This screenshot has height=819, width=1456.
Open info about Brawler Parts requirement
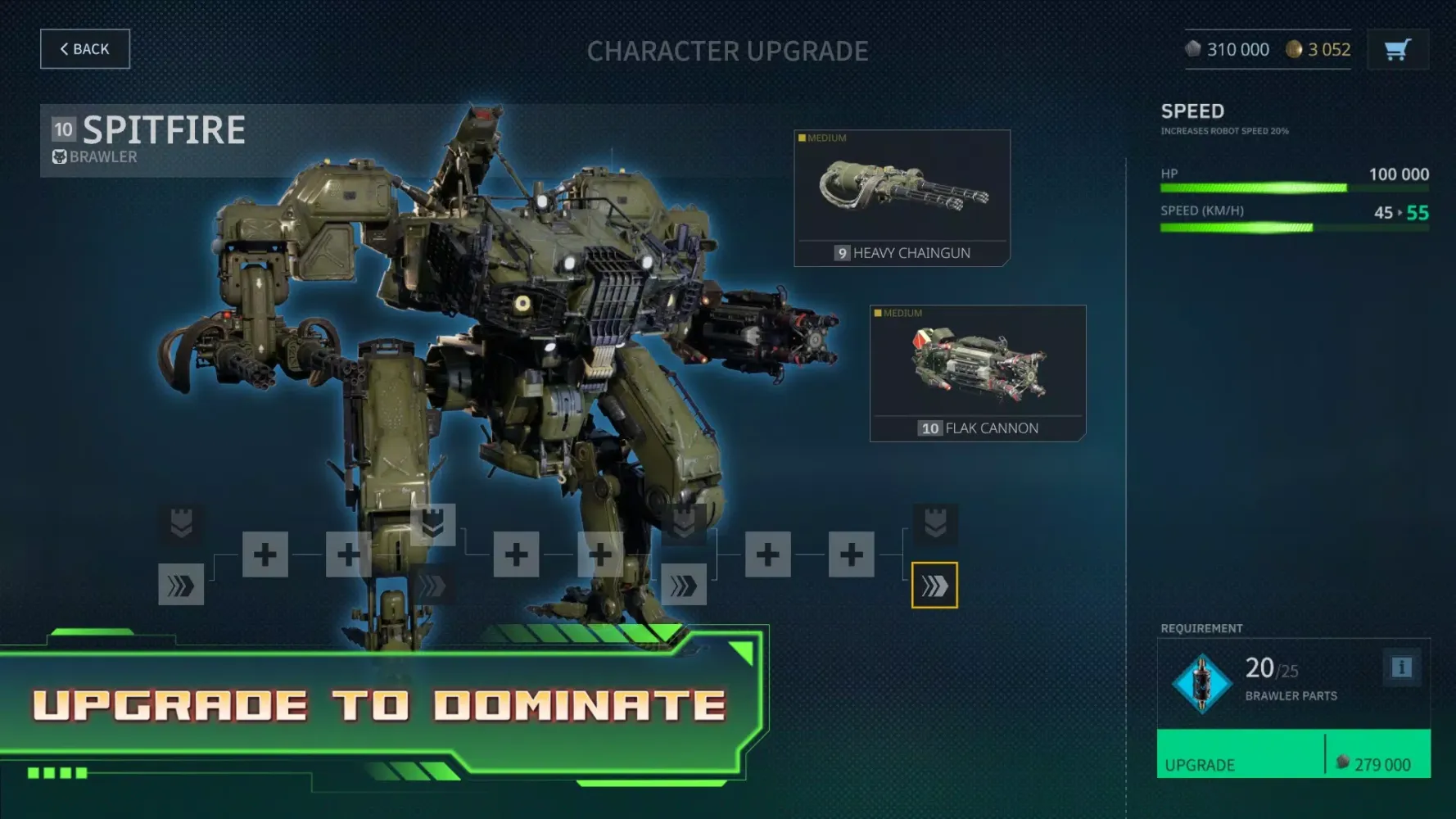[1403, 667]
